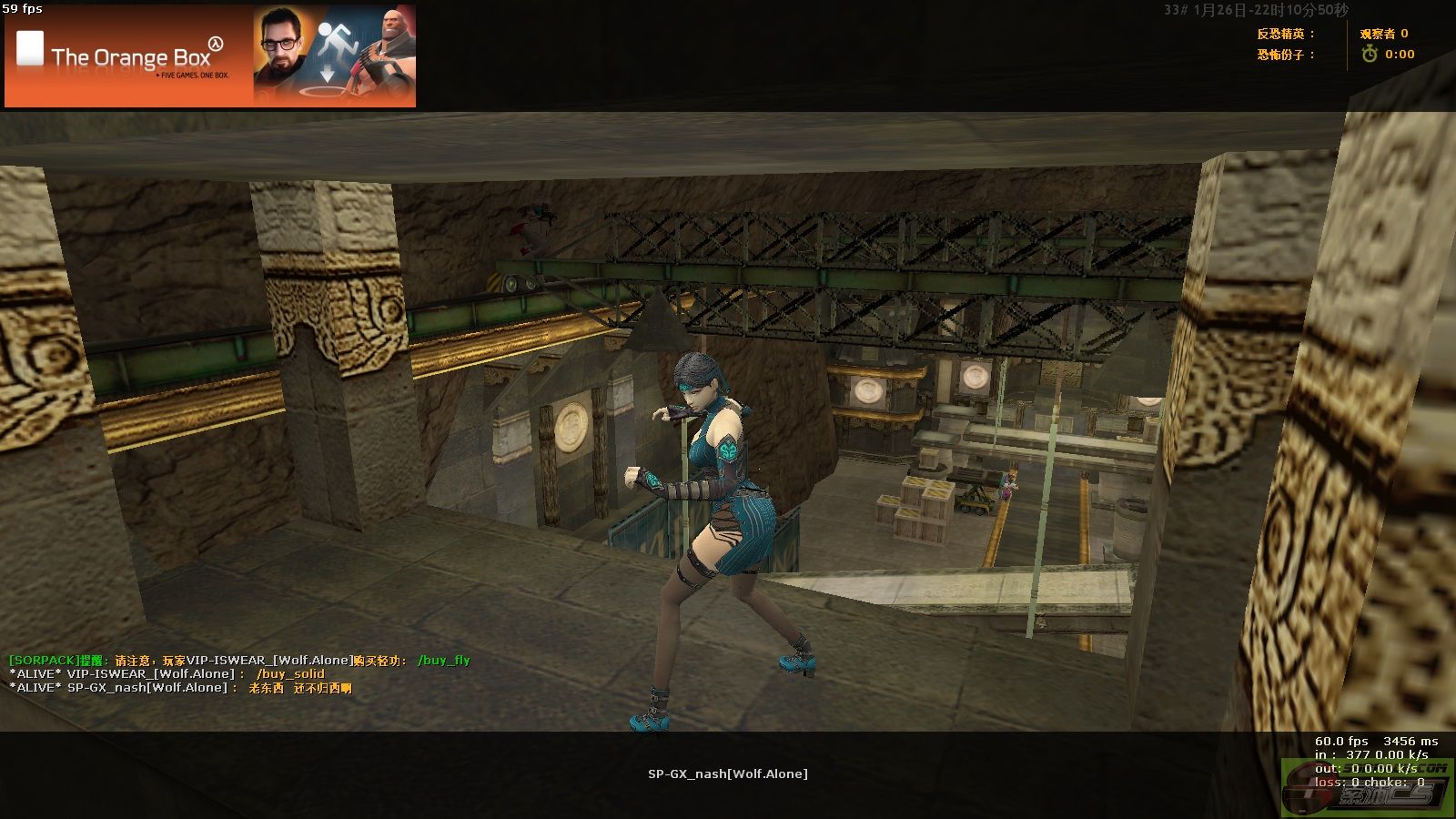Open The Orange Box advertisement banner
1456x819 pixels.
pos(210,56)
